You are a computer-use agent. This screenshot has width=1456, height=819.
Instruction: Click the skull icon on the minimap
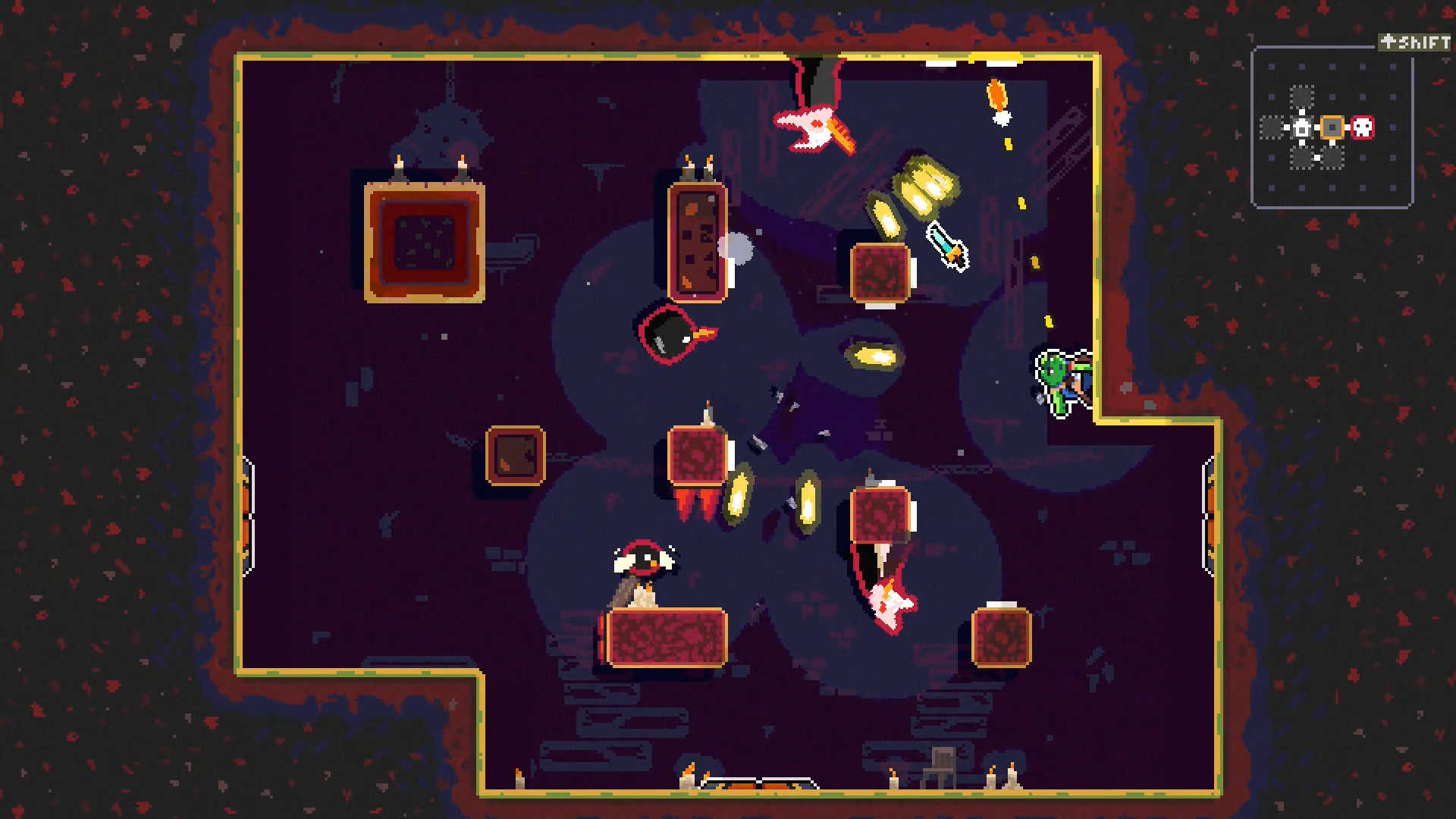click(x=1363, y=127)
